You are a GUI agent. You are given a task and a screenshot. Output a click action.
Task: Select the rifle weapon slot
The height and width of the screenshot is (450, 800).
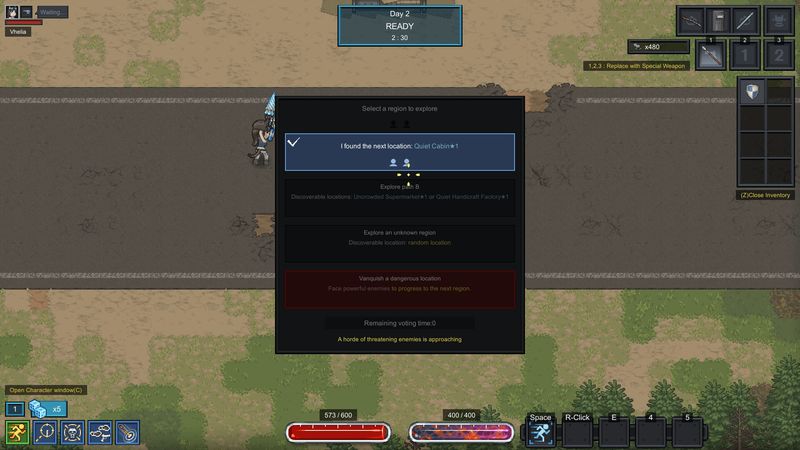pyautogui.click(x=691, y=20)
